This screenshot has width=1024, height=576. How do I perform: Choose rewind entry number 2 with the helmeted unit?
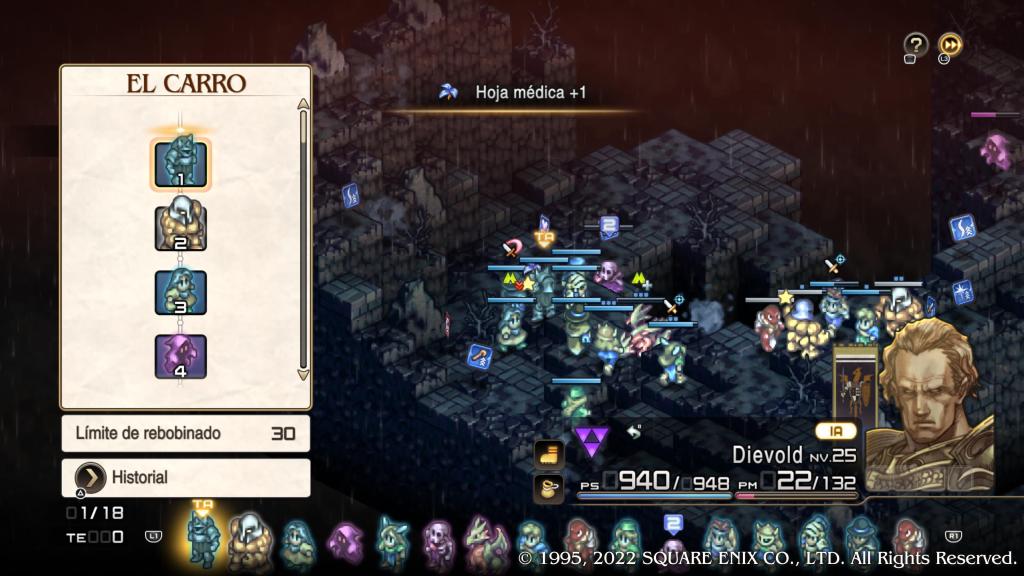click(x=180, y=228)
